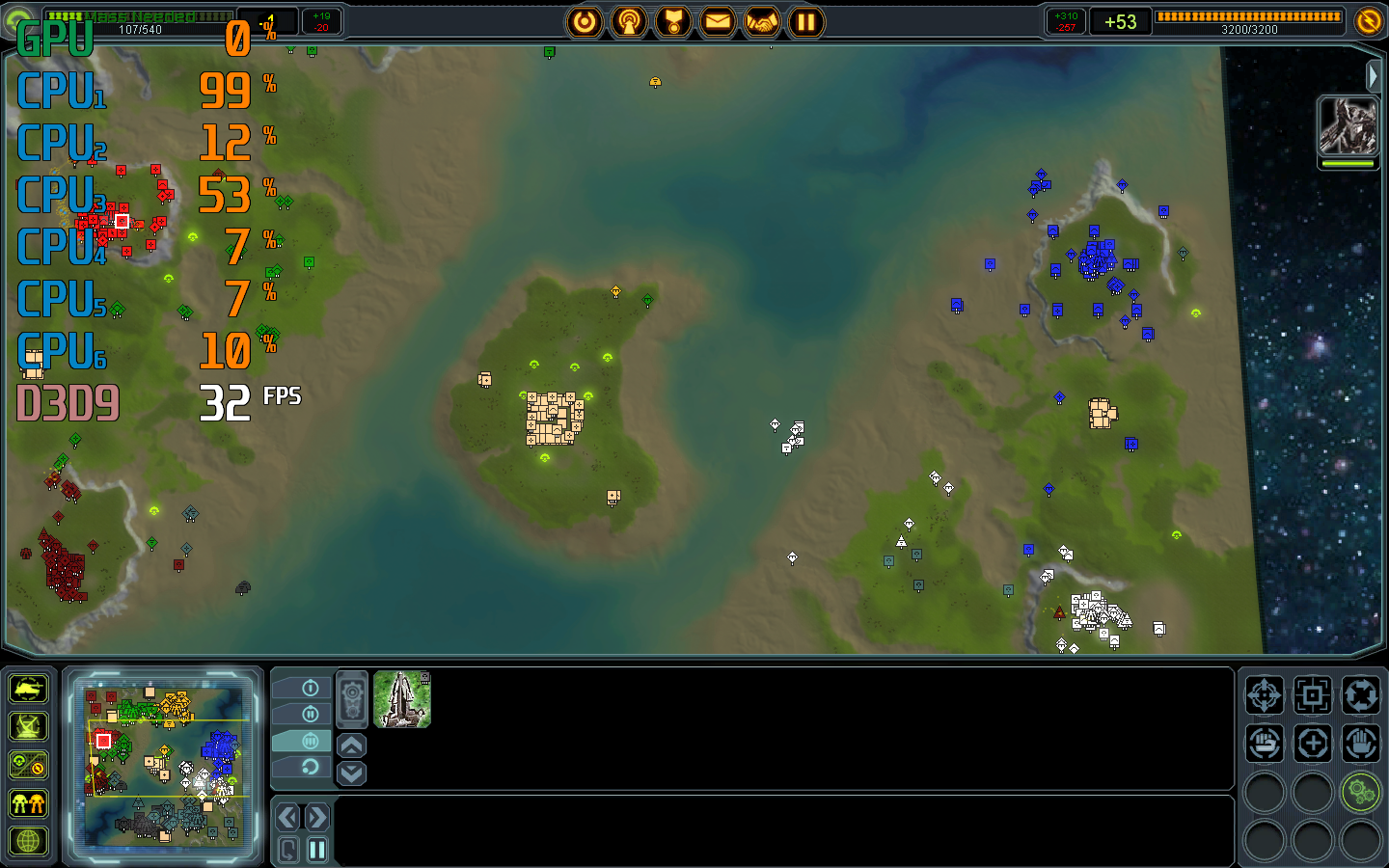This screenshot has width=1389, height=868.
Task: Open the objectives power-ring button in top bar
Action: [x=585, y=21]
